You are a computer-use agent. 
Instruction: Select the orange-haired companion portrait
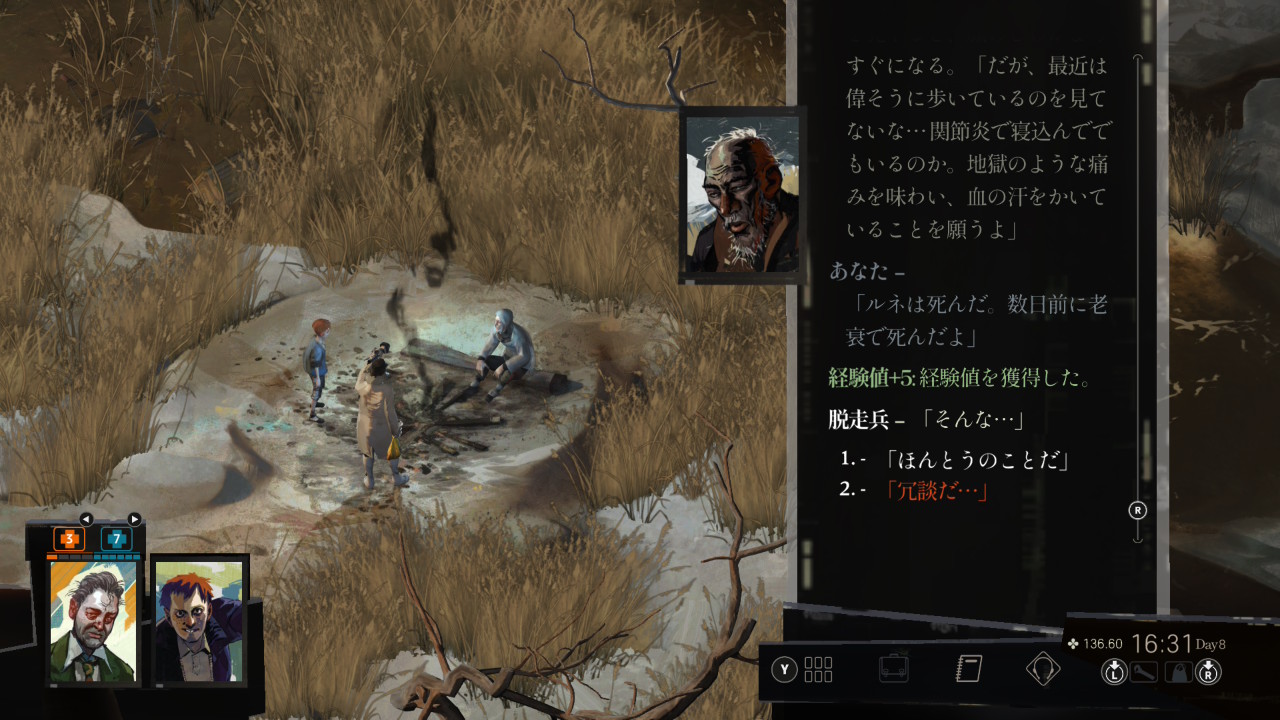point(199,620)
